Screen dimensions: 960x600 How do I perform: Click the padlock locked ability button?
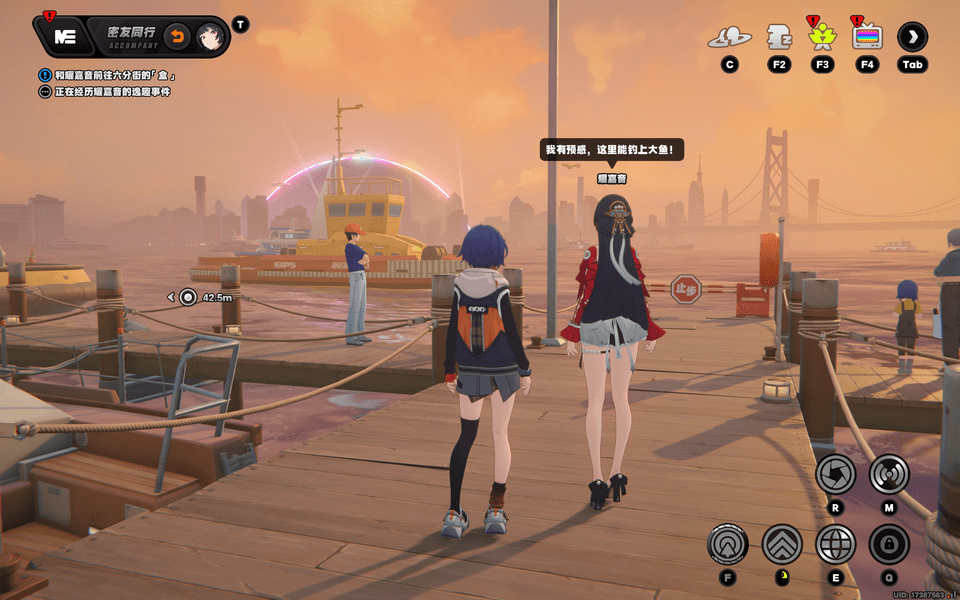click(888, 544)
